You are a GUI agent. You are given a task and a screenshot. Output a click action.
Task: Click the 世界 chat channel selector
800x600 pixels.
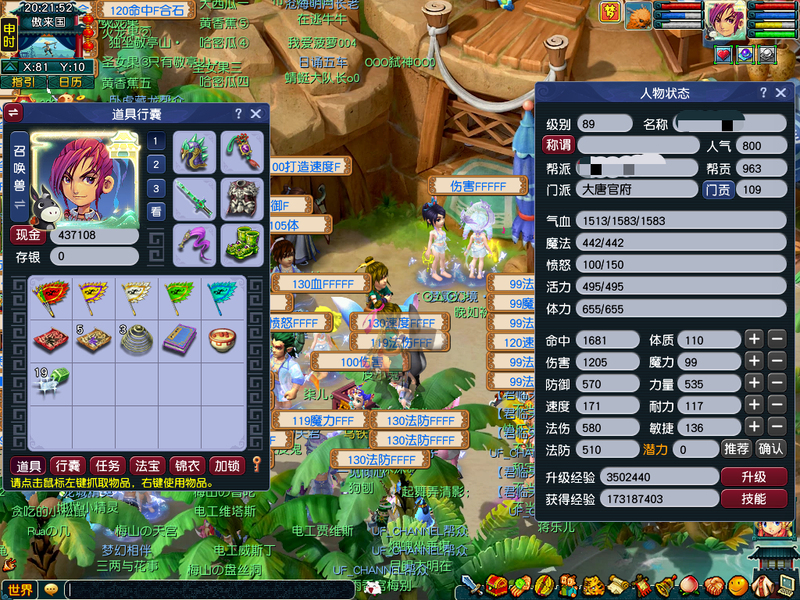coord(21,590)
